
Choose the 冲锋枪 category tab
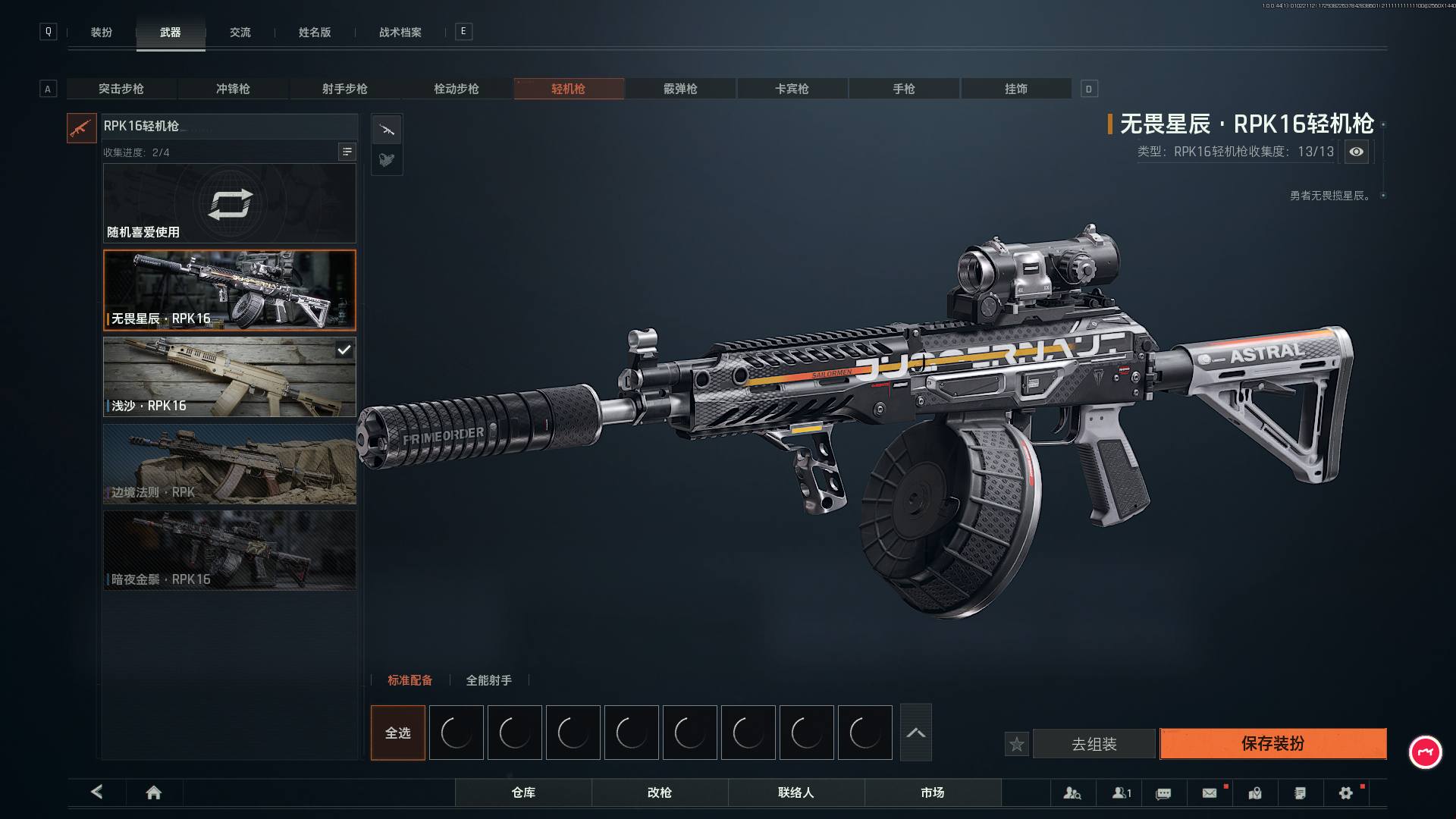pyautogui.click(x=233, y=89)
